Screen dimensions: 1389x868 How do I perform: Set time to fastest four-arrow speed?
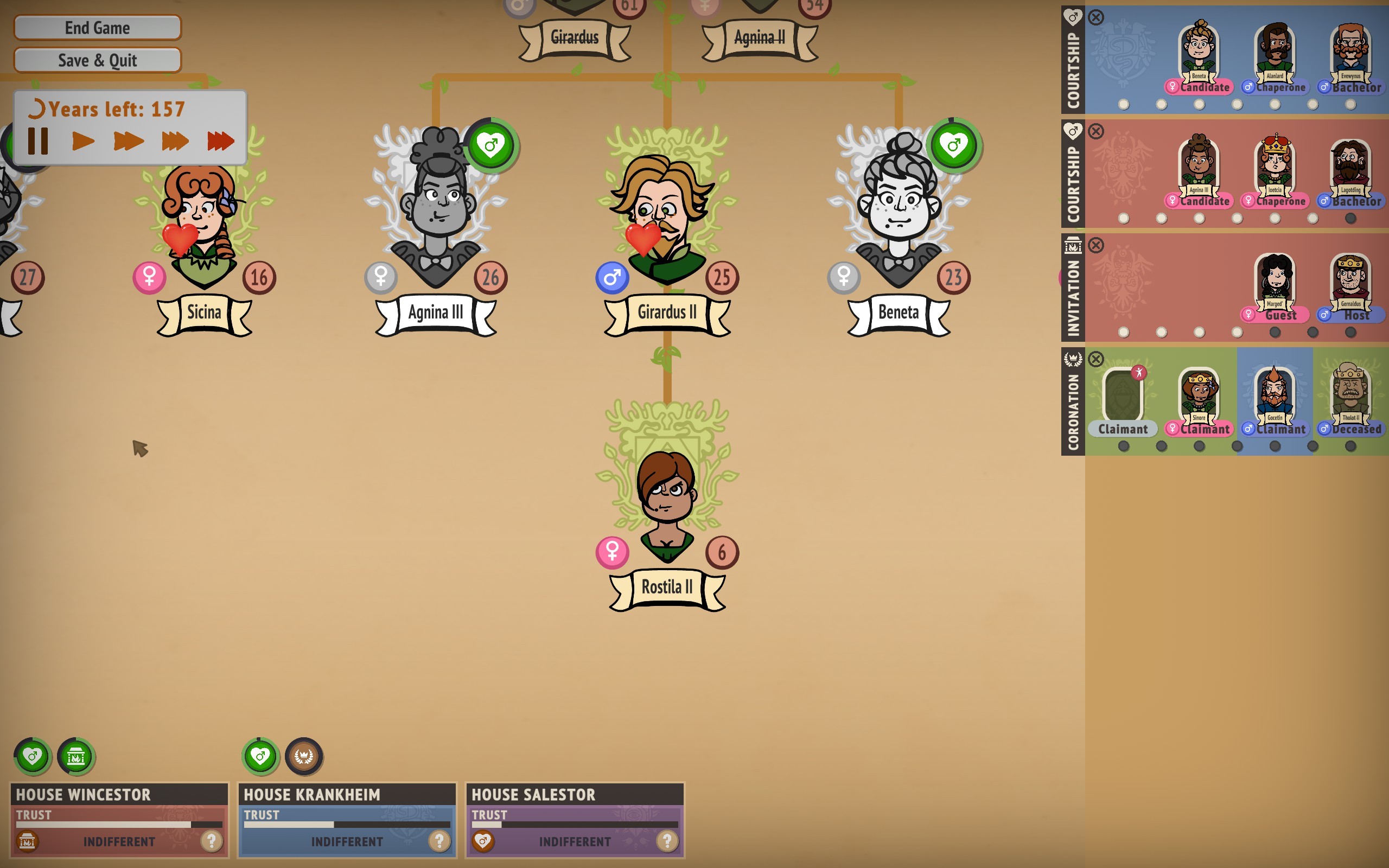point(220,141)
